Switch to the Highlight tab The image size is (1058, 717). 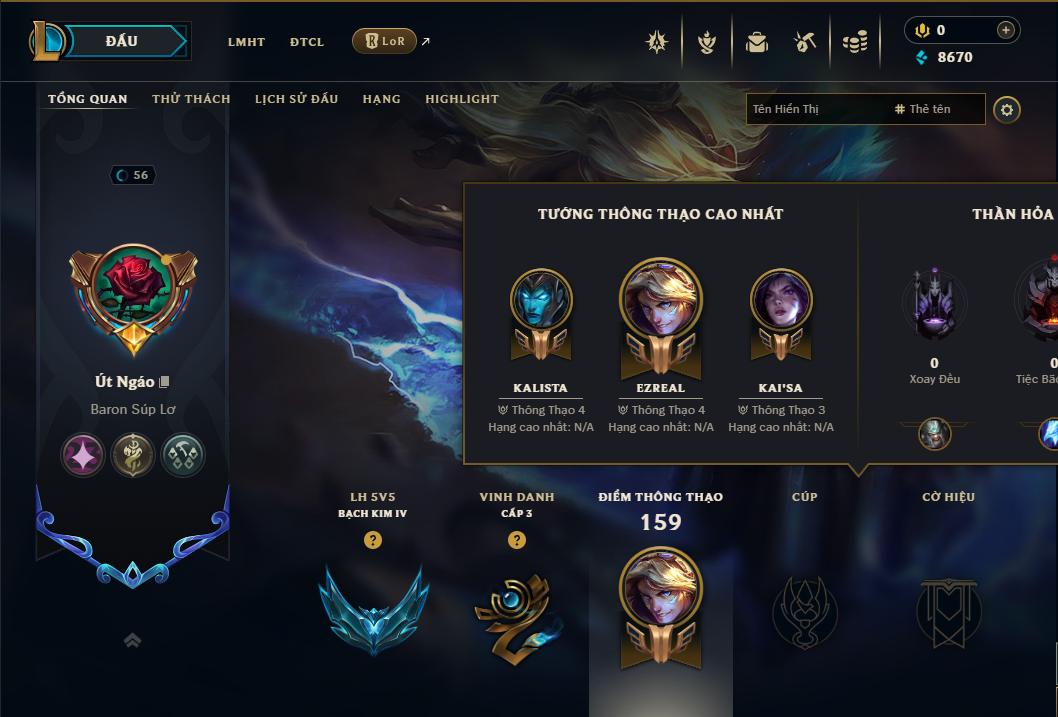click(x=461, y=99)
